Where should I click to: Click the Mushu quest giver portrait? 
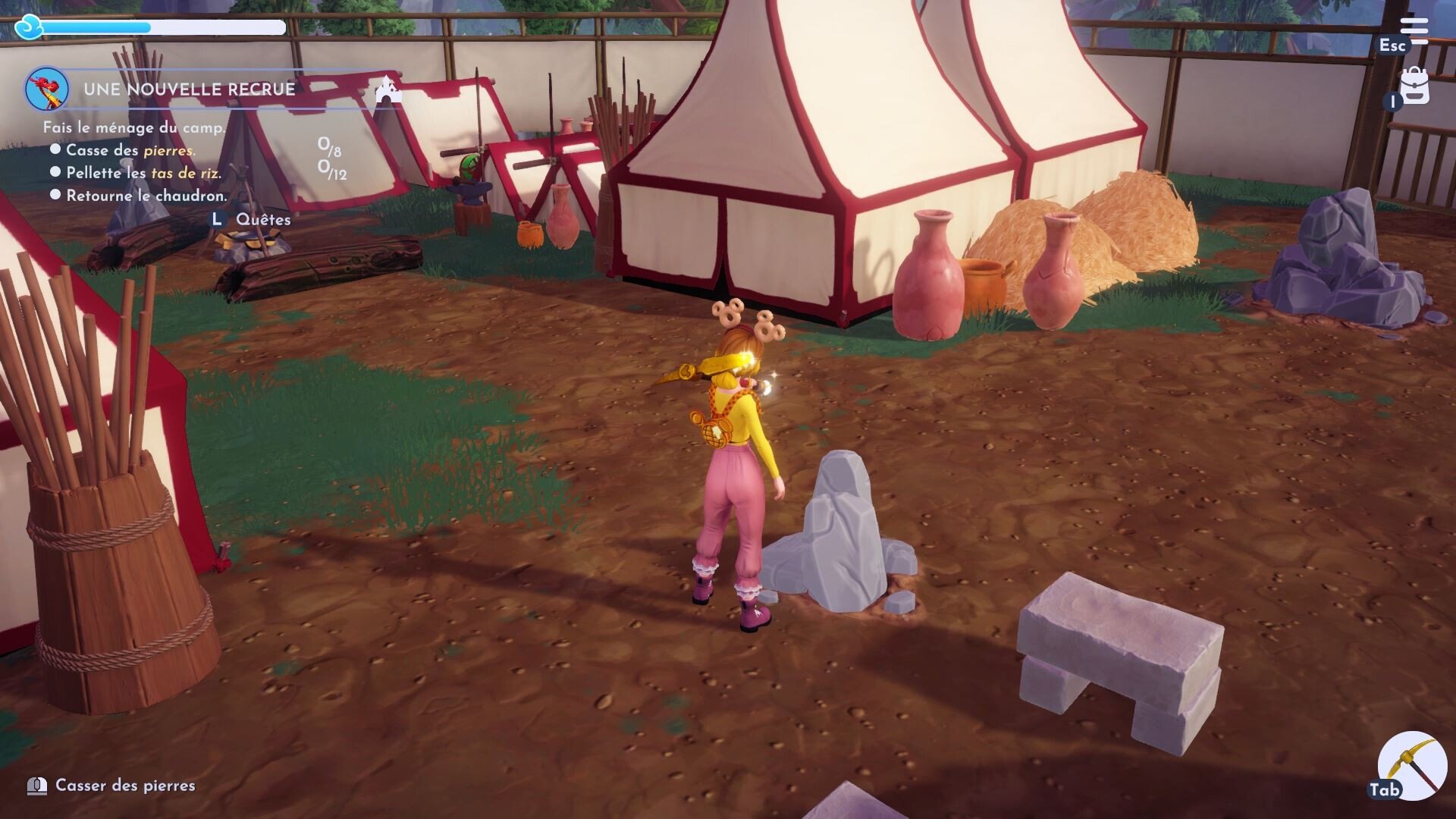[x=47, y=89]
